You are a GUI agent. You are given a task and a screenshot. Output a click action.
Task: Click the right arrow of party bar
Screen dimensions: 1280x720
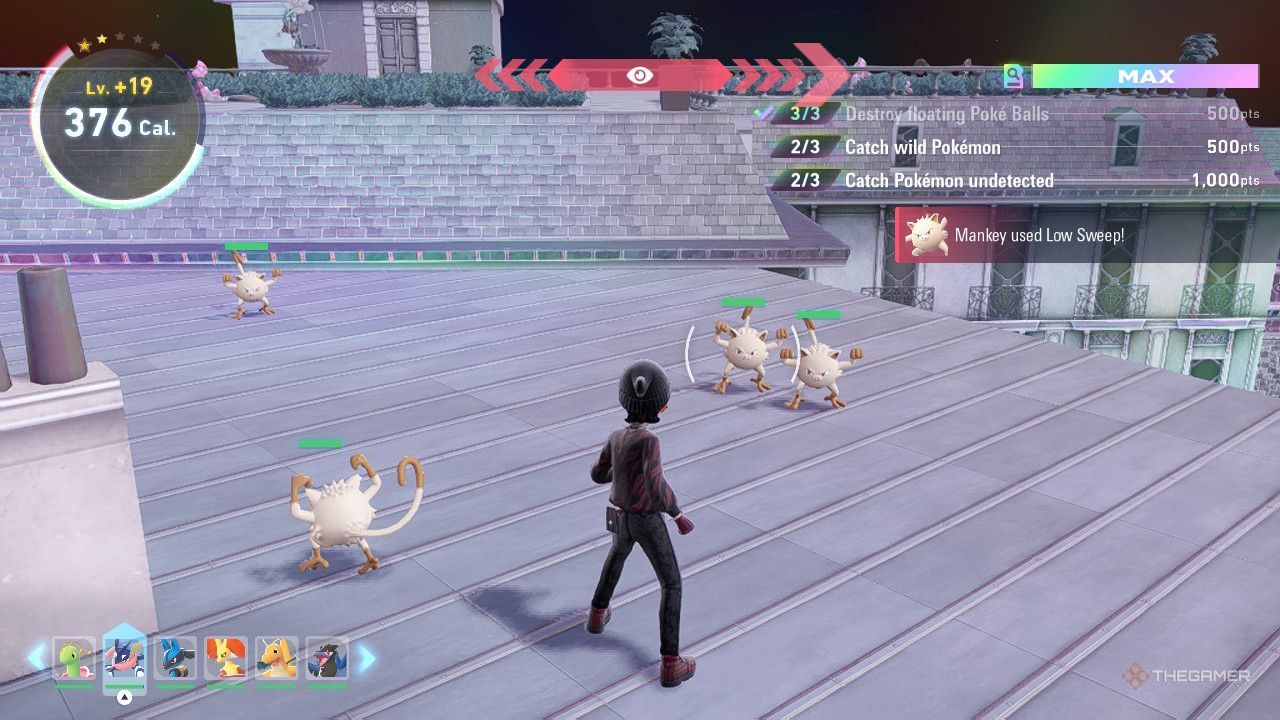tap(366, 657)
